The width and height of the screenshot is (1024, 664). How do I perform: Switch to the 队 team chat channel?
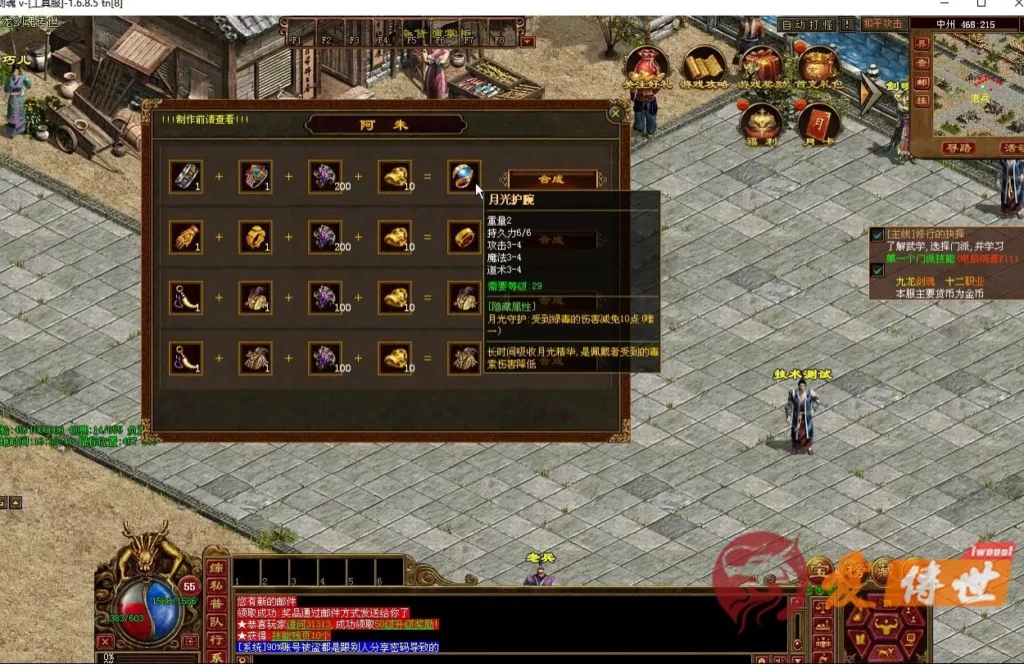pyautogui.click(x=215, y=622)
